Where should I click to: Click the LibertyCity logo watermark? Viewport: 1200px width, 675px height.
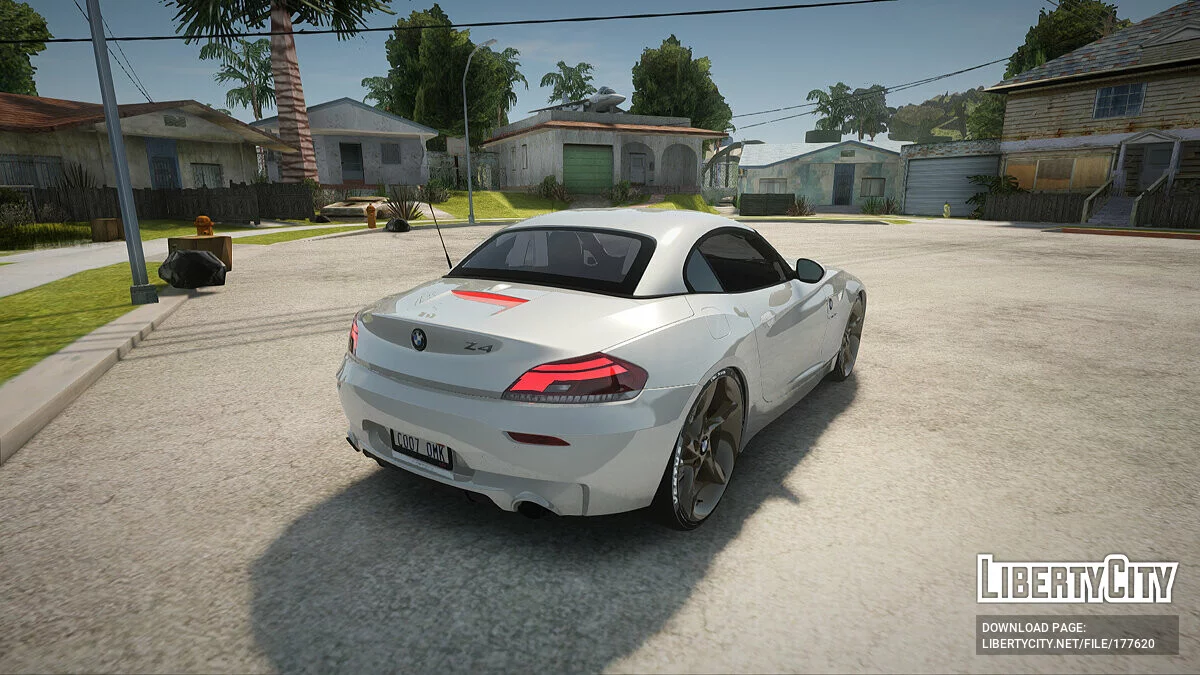click(x=1077, y=579)
